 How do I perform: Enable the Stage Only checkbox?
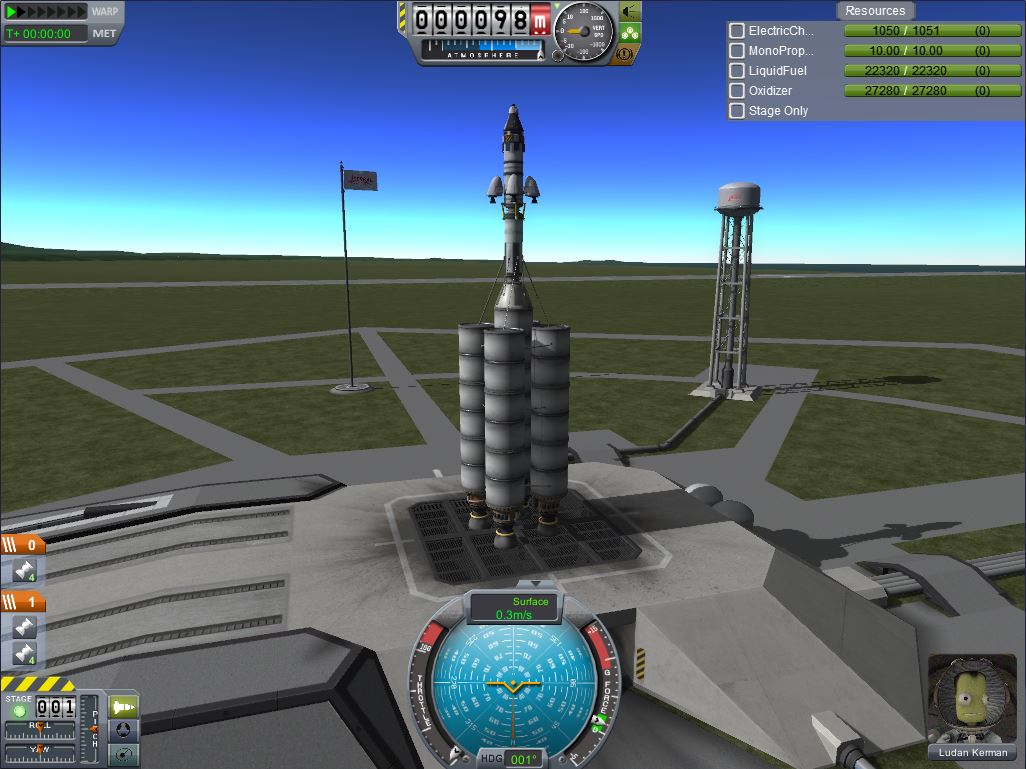coord(737,111)
